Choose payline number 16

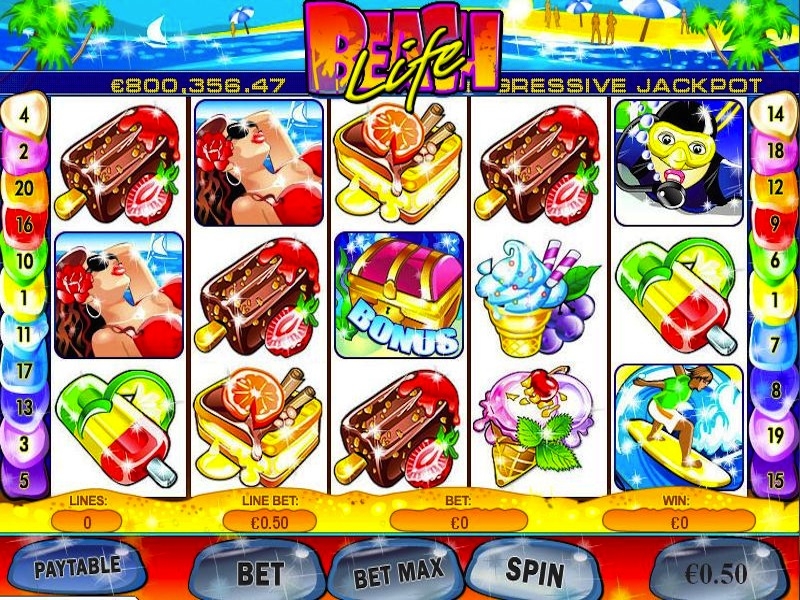point(24,226)
